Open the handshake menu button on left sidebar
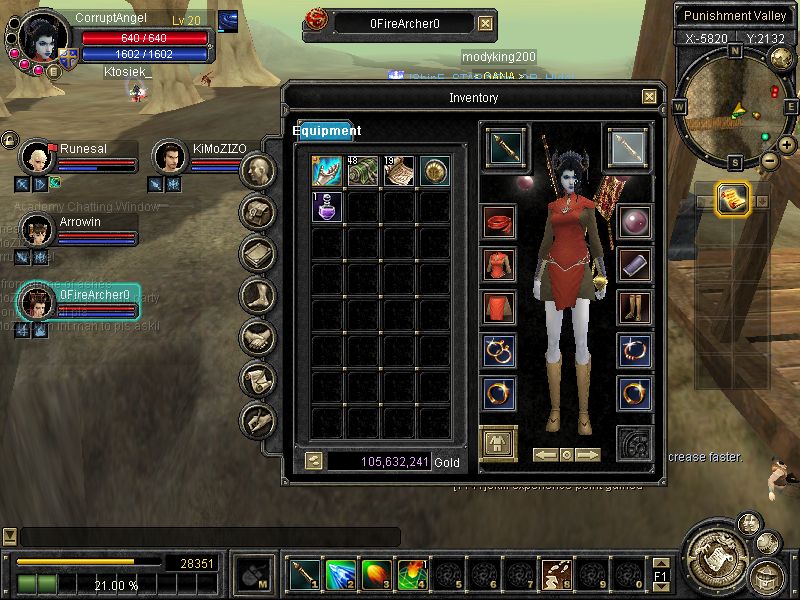 tap(258, 337)
